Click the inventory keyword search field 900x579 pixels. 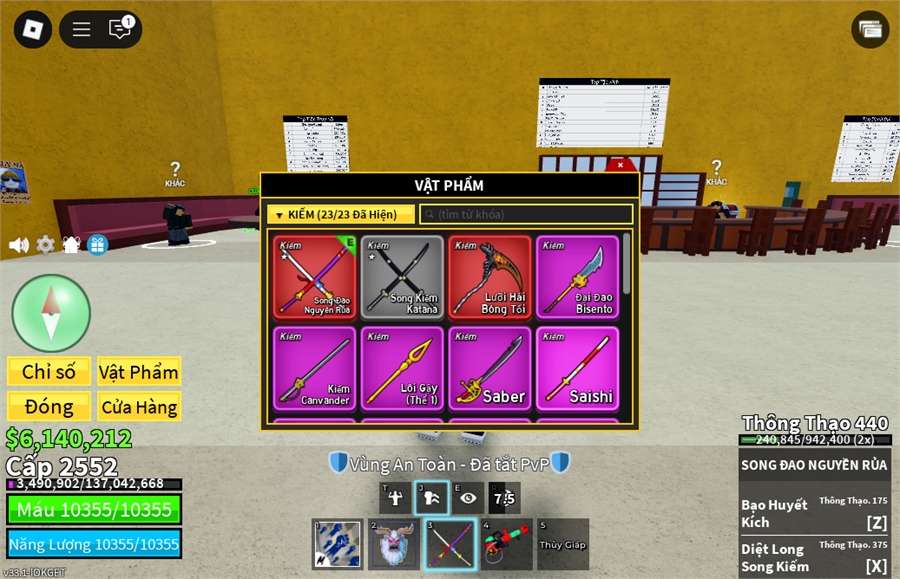526,214
